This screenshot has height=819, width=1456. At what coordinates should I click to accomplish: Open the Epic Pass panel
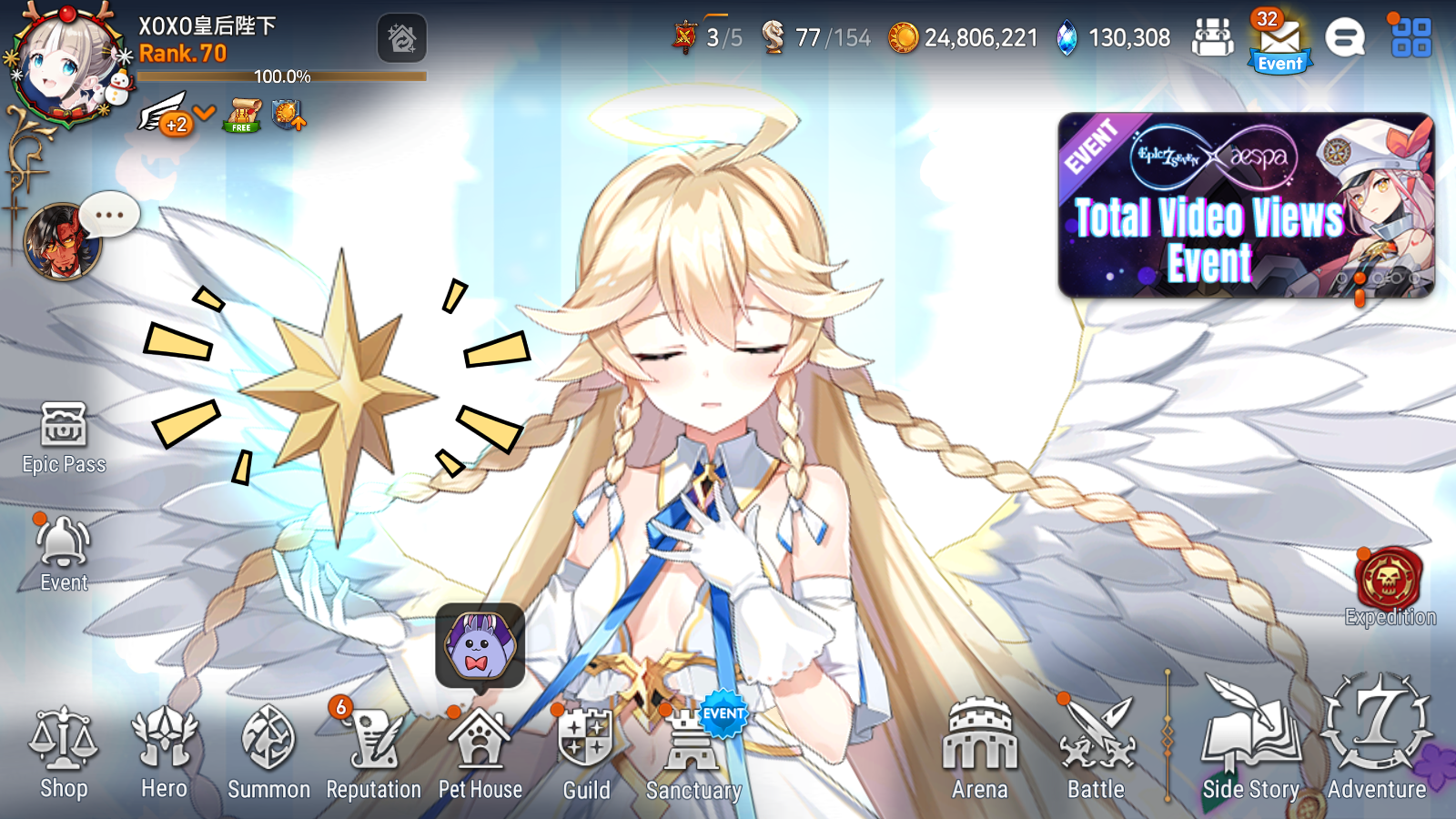(x=62, y=437)
